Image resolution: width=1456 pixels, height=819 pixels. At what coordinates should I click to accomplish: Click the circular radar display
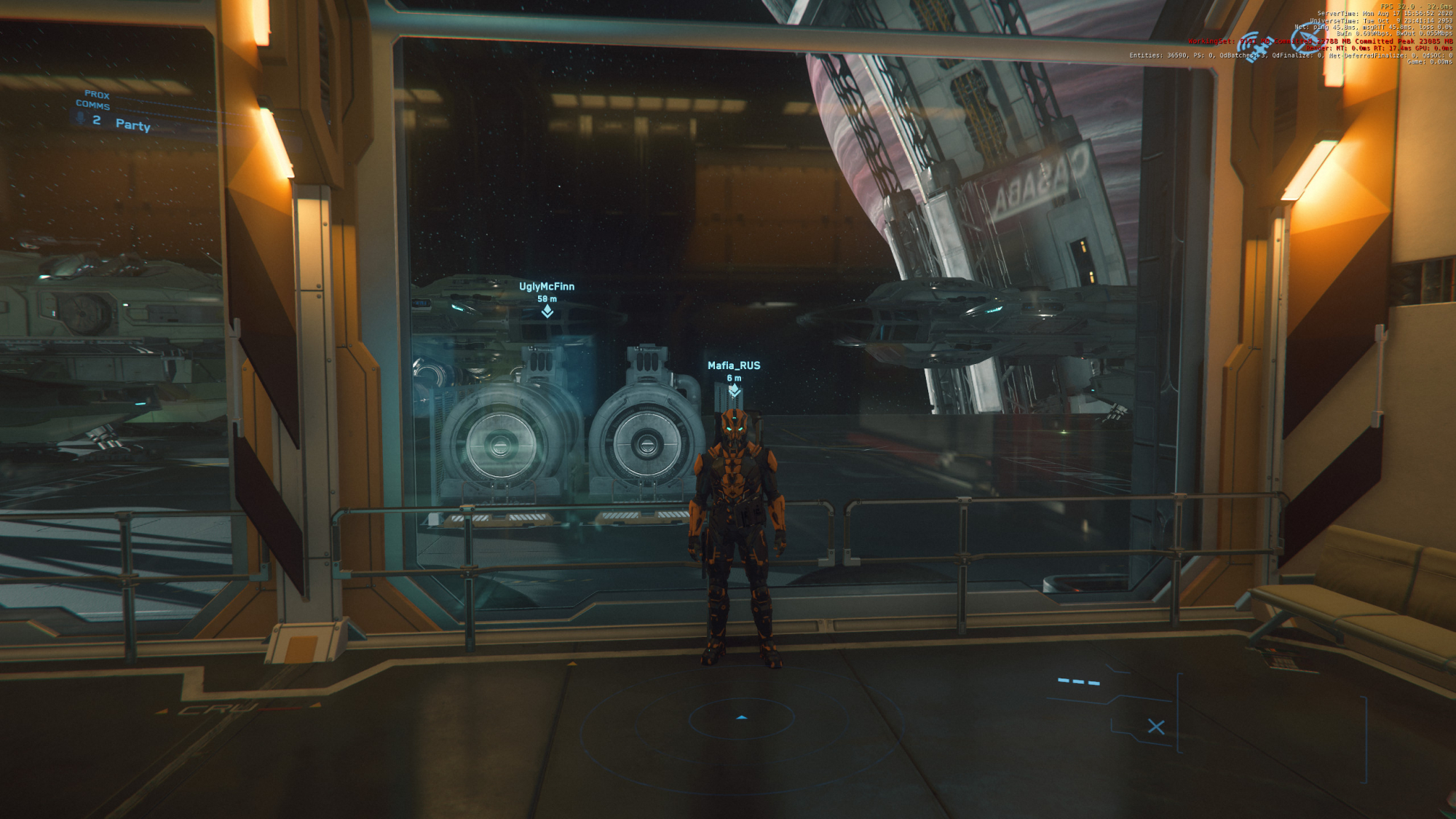click(x=741, y=719)
